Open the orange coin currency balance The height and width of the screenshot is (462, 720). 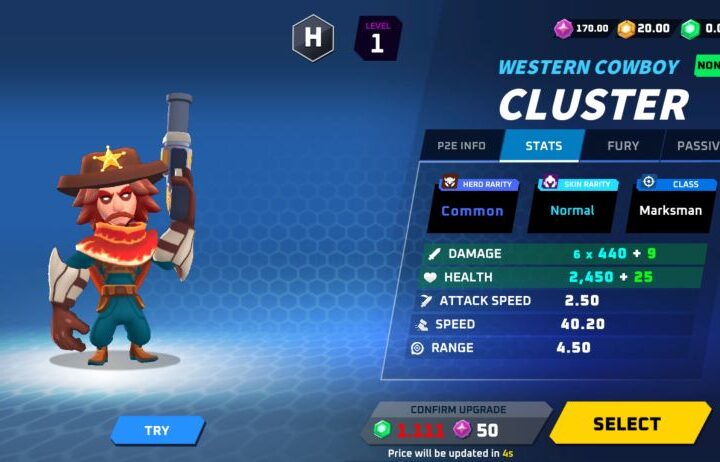click(644, 28)
